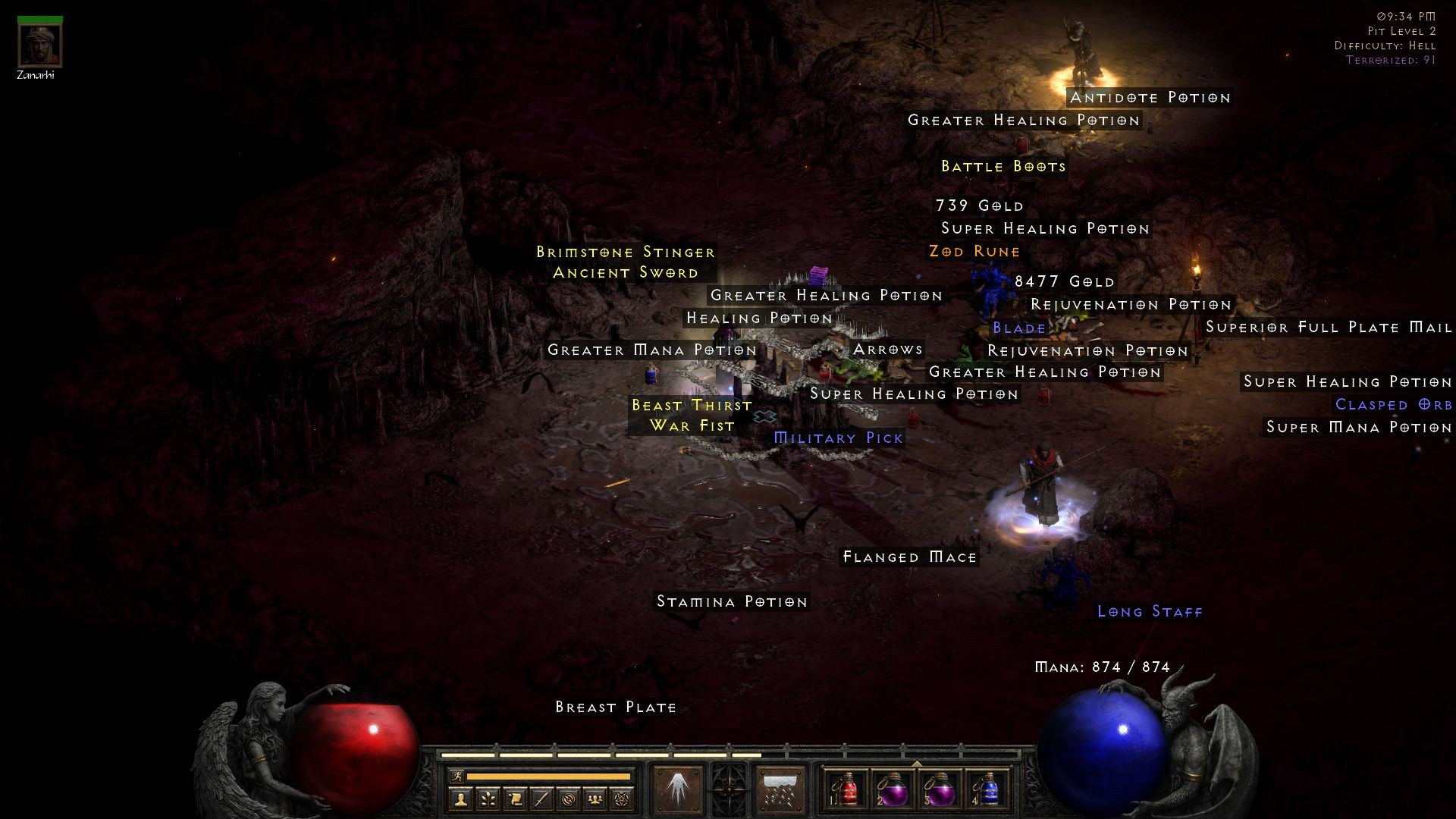Expand the potion belt with the arrow
1456x819 pixels.
point(918,764)
